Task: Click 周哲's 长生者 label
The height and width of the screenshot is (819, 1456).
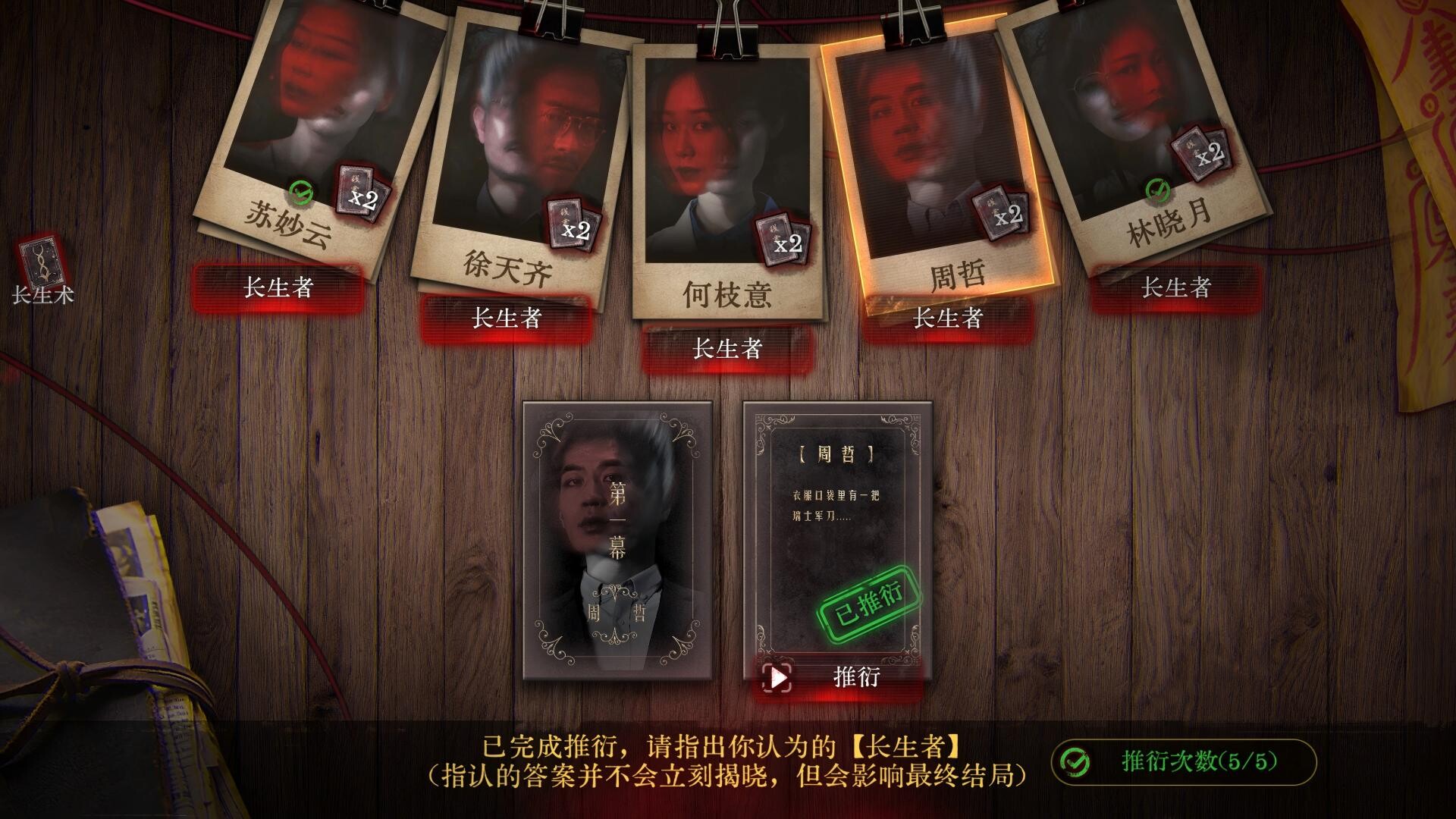Action: [948, 320]
